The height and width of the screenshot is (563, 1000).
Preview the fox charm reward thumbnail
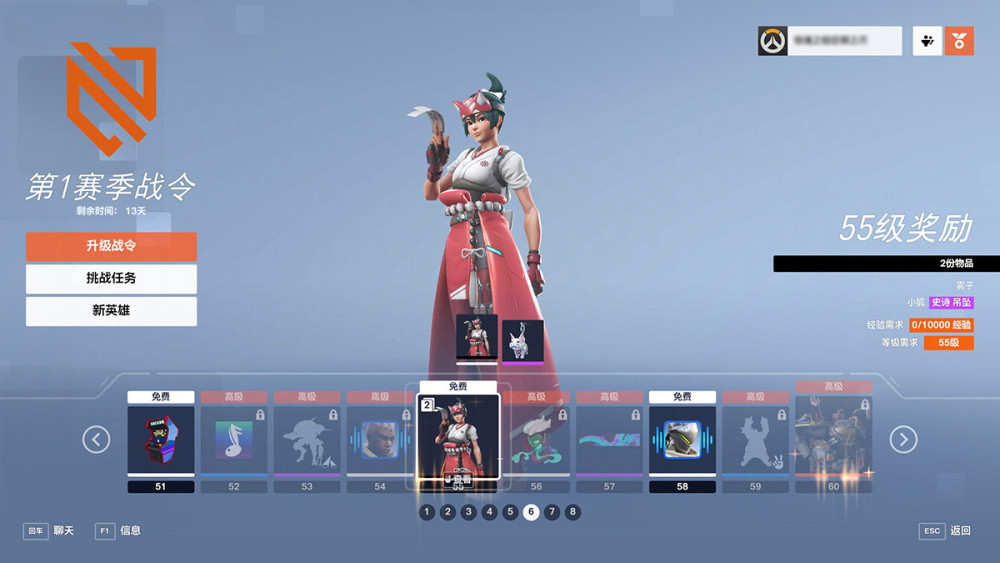[x=522, y=340]
